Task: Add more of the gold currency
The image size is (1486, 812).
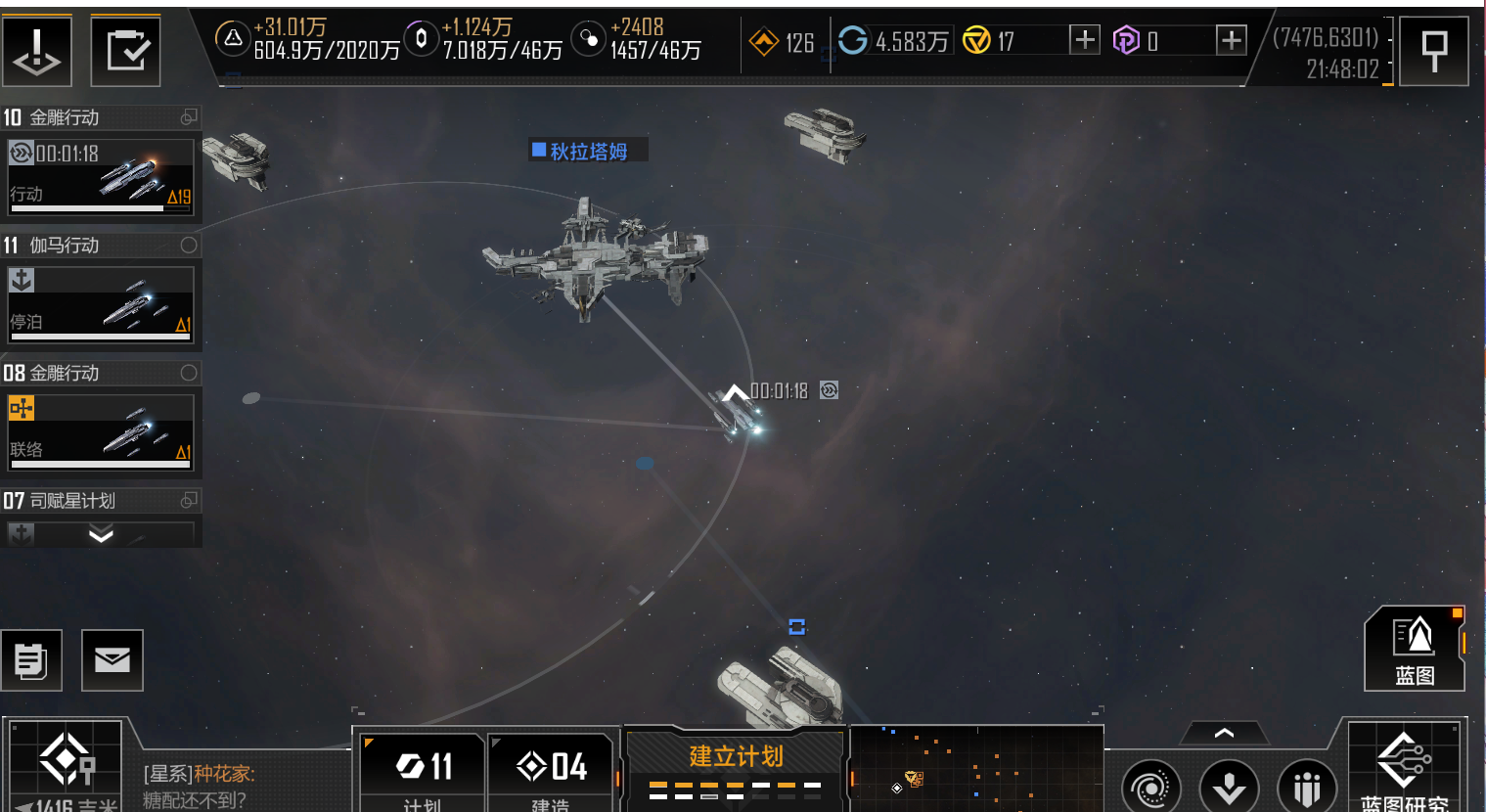Action: (1084, 40)
